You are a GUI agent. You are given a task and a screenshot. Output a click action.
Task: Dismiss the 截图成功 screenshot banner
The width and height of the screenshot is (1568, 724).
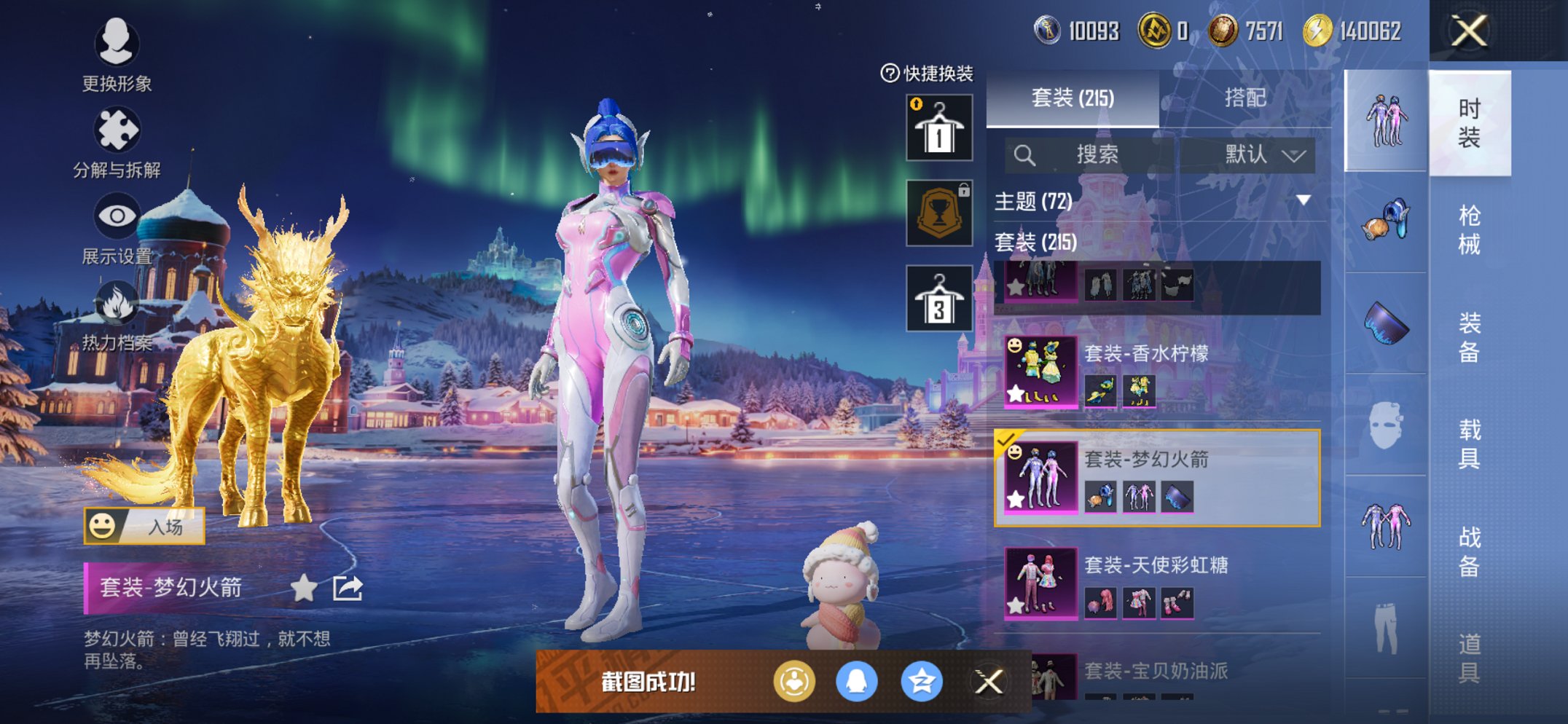(x=989, y=682)
